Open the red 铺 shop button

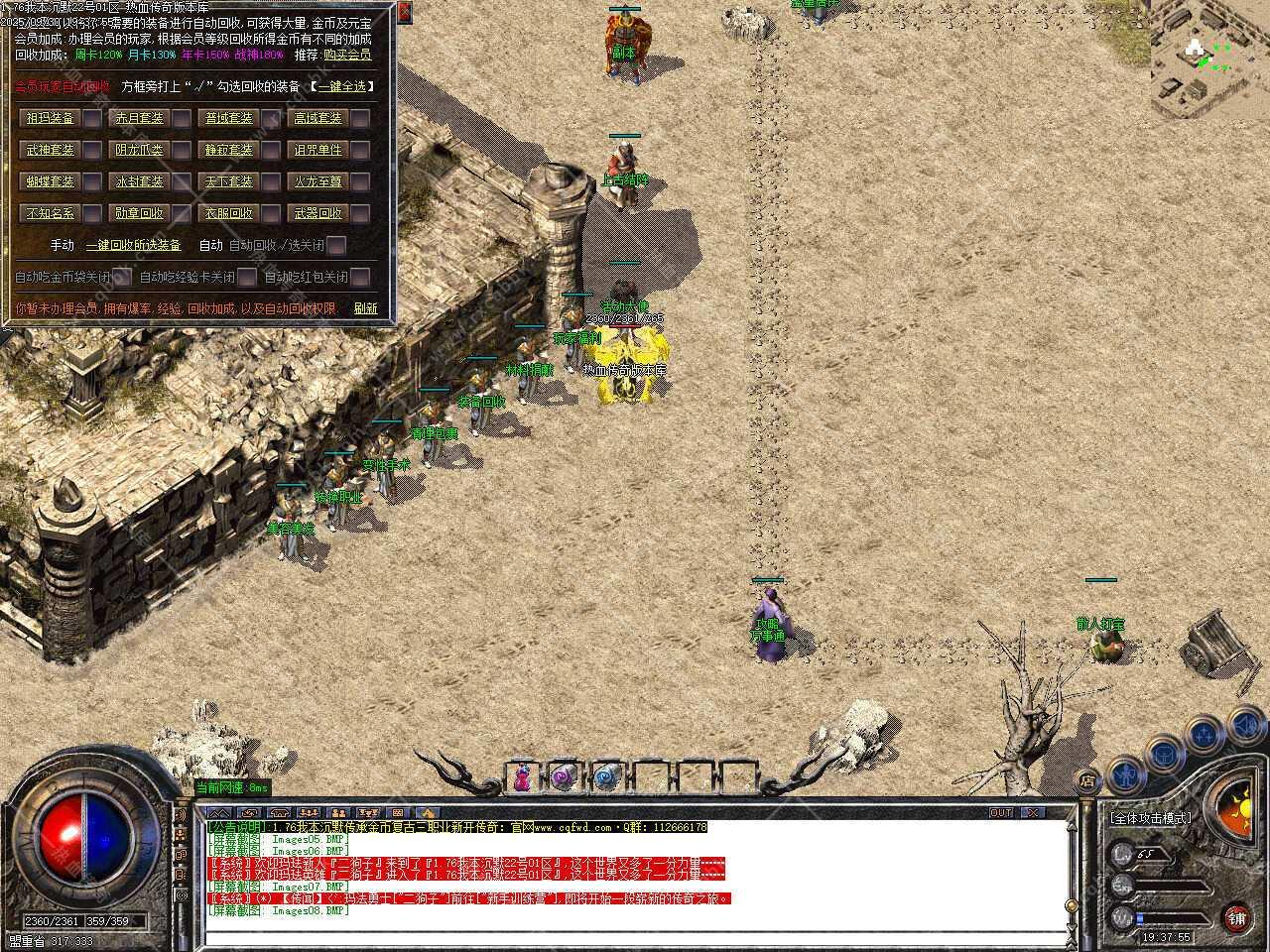(x=1236, y=917)
